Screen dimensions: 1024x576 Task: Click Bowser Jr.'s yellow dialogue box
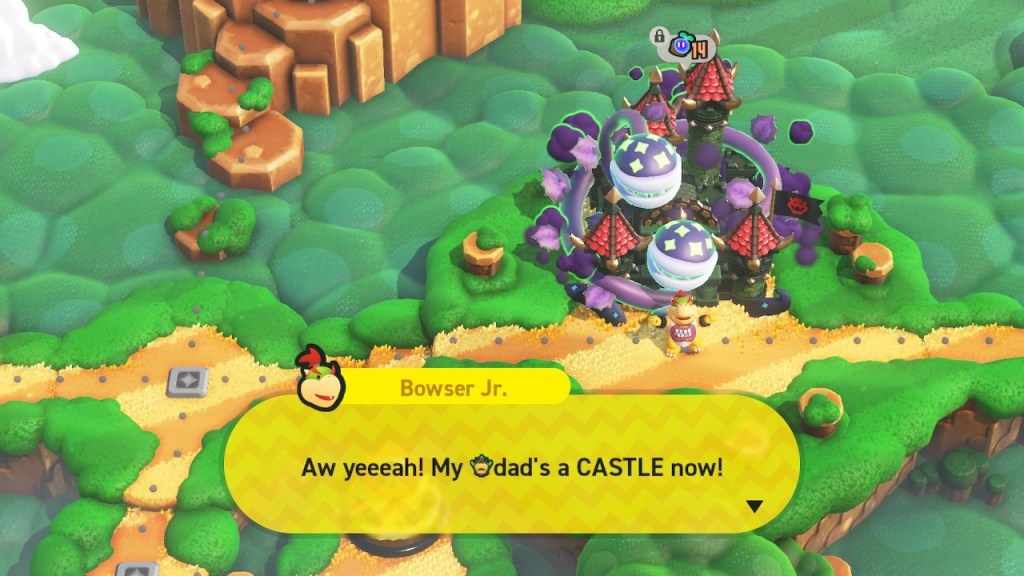[x=511, y=464]
